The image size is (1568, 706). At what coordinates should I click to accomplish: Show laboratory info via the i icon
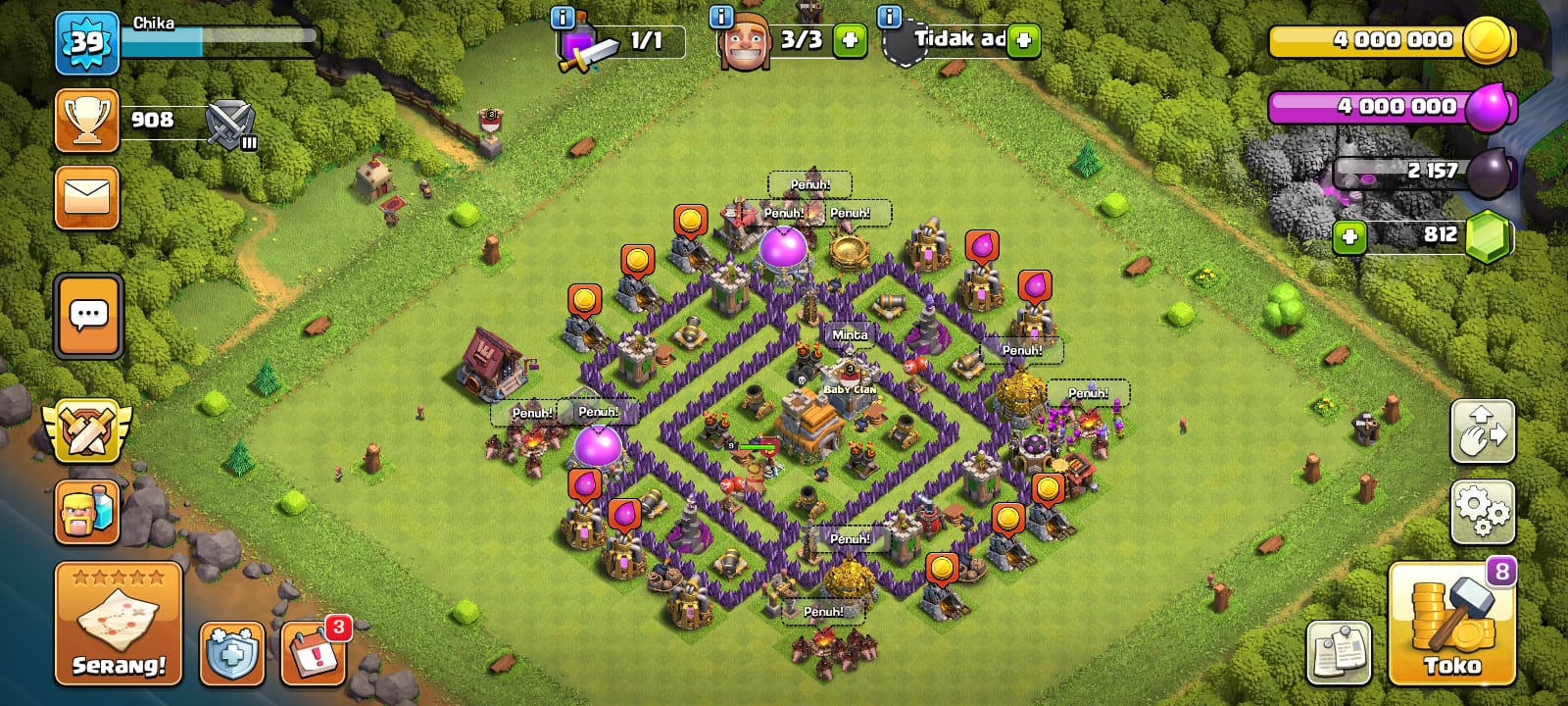point(563,17)
